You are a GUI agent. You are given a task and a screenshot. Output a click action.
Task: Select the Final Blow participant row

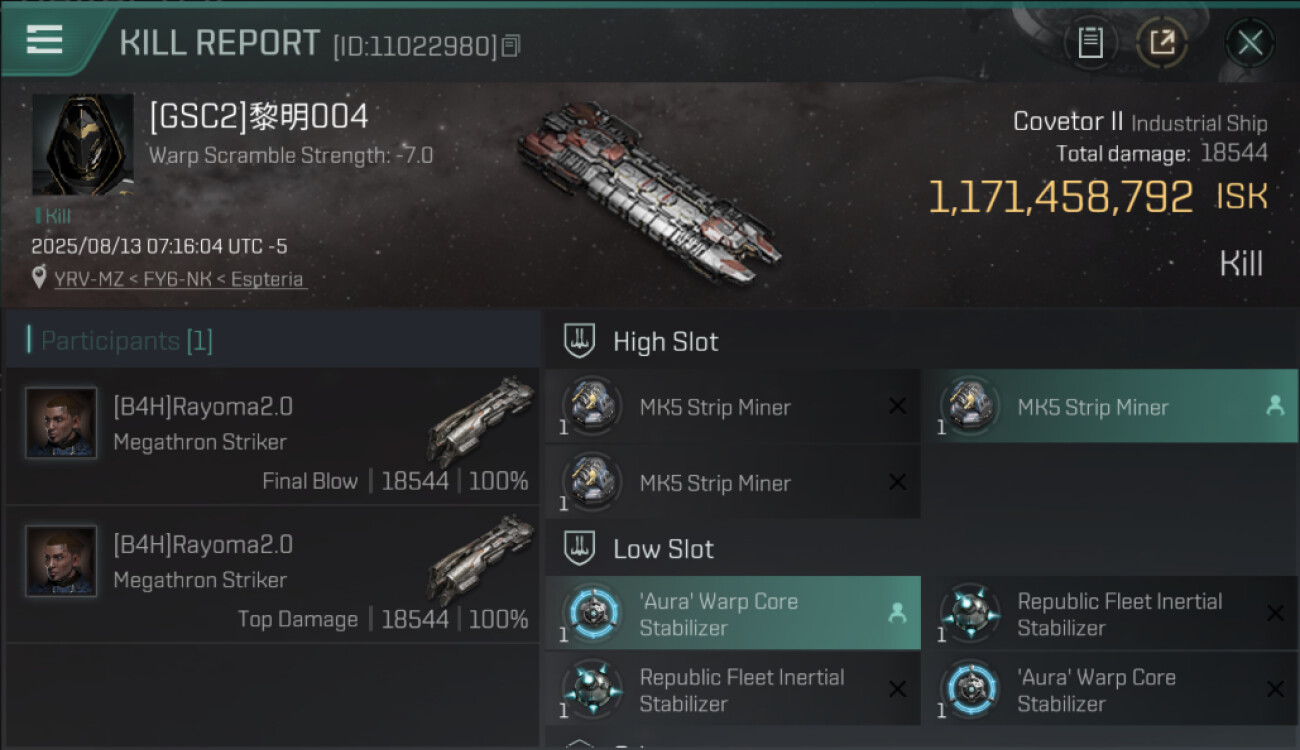tap(272, 437)
